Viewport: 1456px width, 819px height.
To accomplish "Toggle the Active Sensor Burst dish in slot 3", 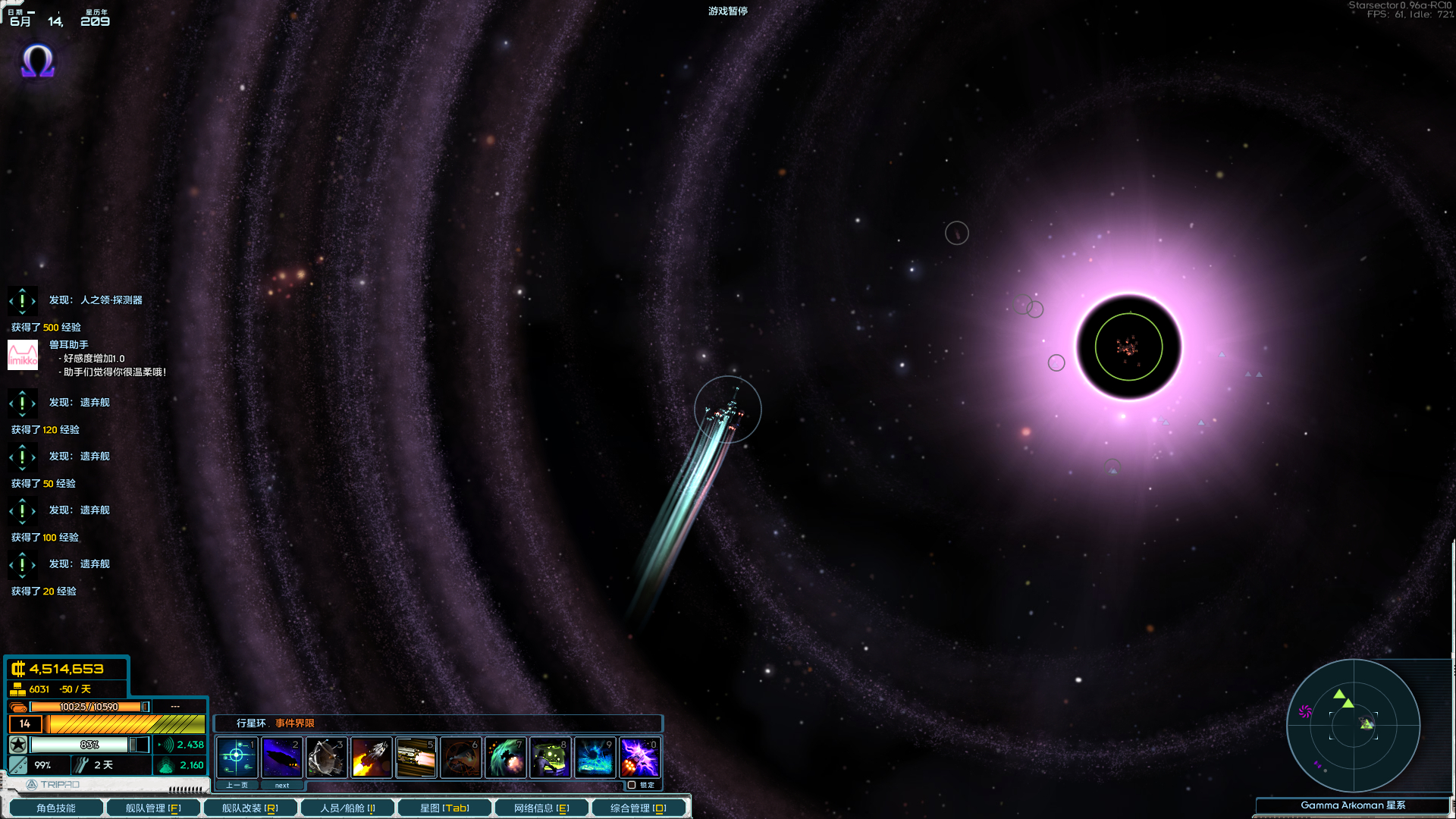I will click(326, 757).
